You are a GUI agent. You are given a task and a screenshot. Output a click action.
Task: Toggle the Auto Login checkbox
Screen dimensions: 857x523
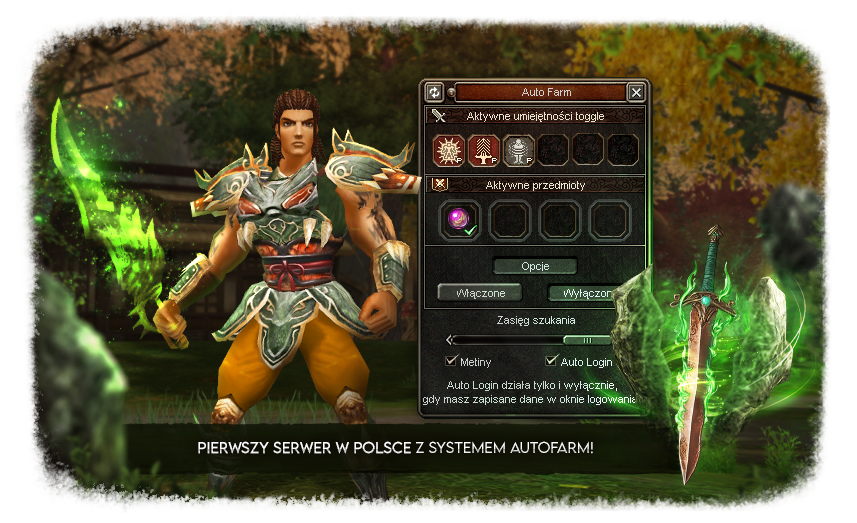click(x=551, y=361)
